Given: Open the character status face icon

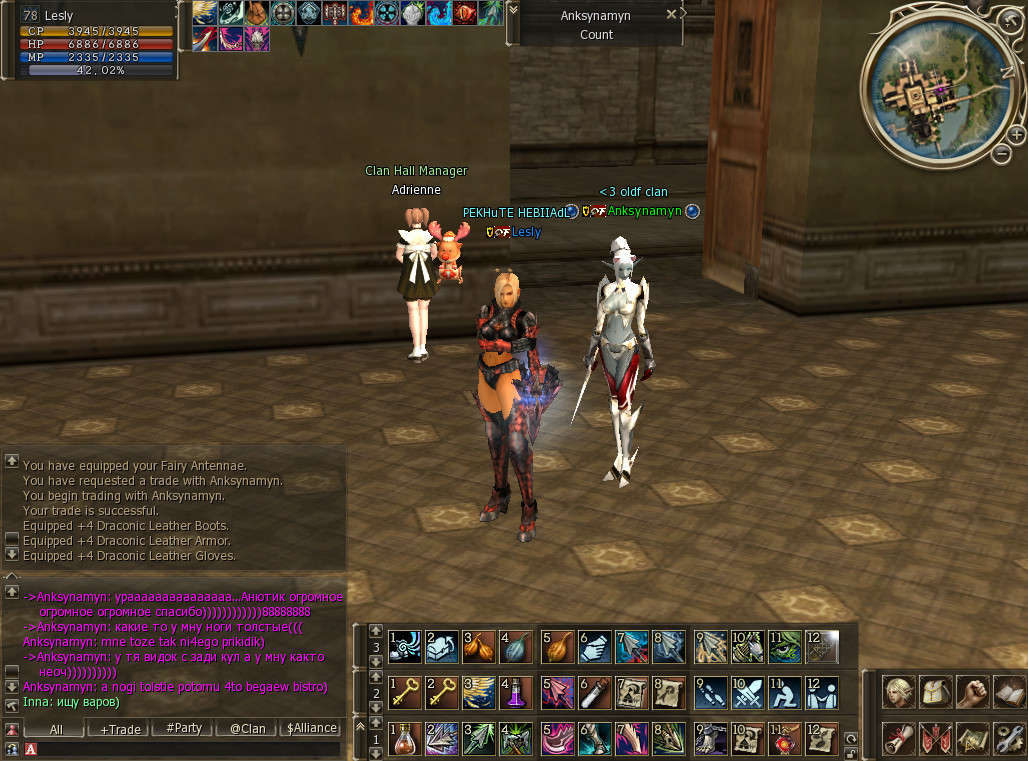Looking at the screenshot, I should [899, 692].
